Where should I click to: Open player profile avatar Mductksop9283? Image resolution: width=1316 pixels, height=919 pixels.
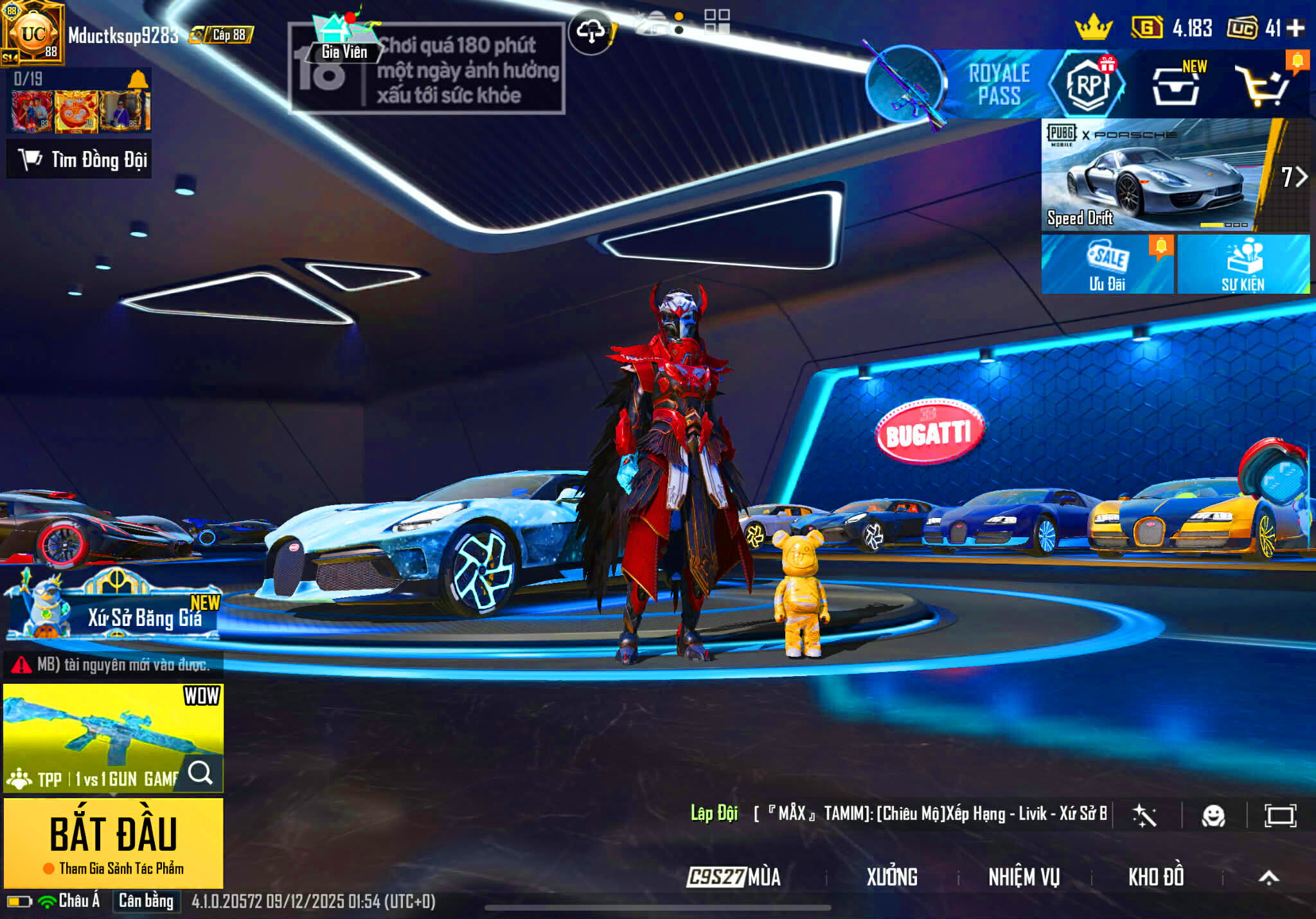33,33
